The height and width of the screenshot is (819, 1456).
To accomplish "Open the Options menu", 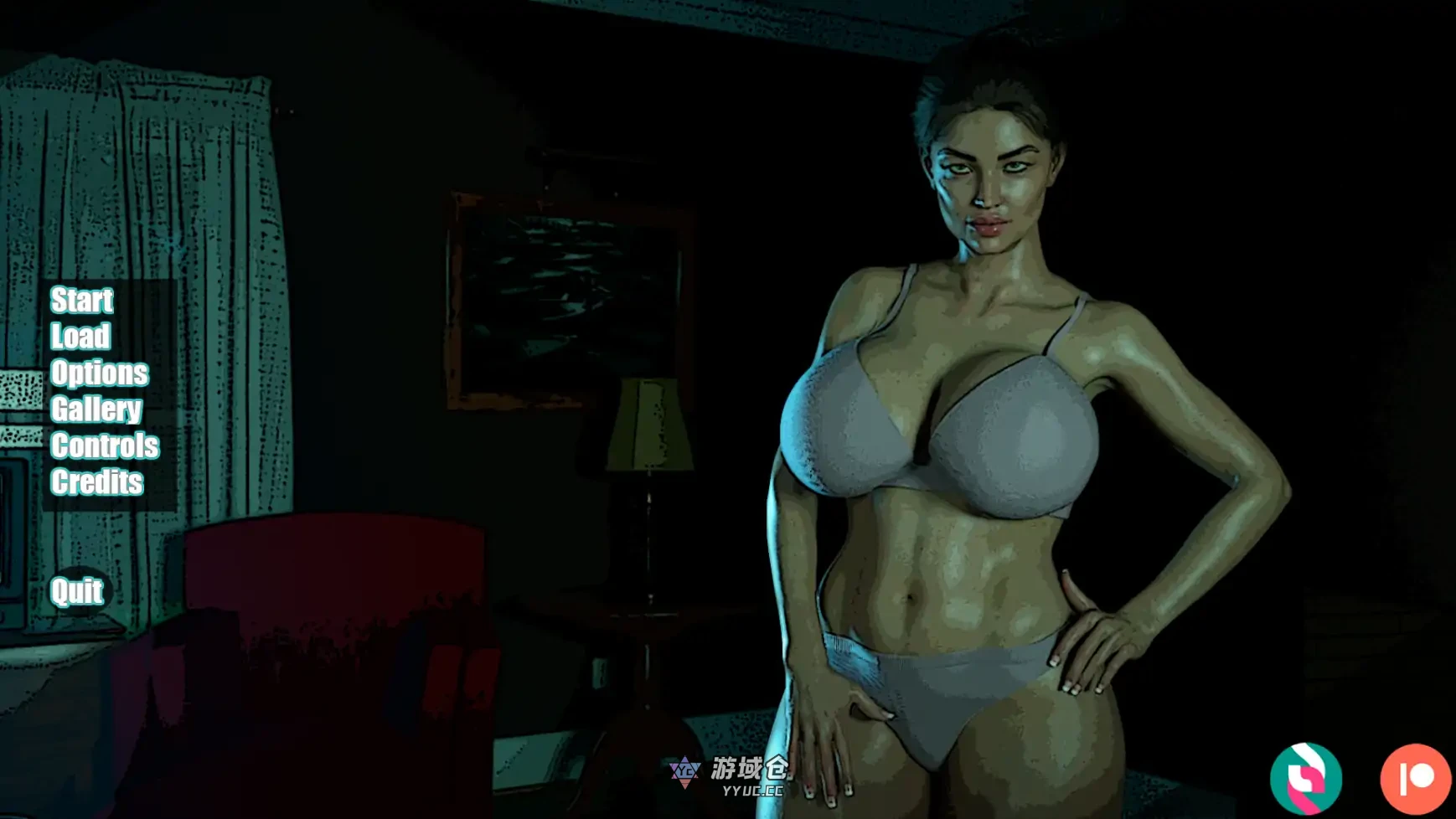I will point(99,373).
